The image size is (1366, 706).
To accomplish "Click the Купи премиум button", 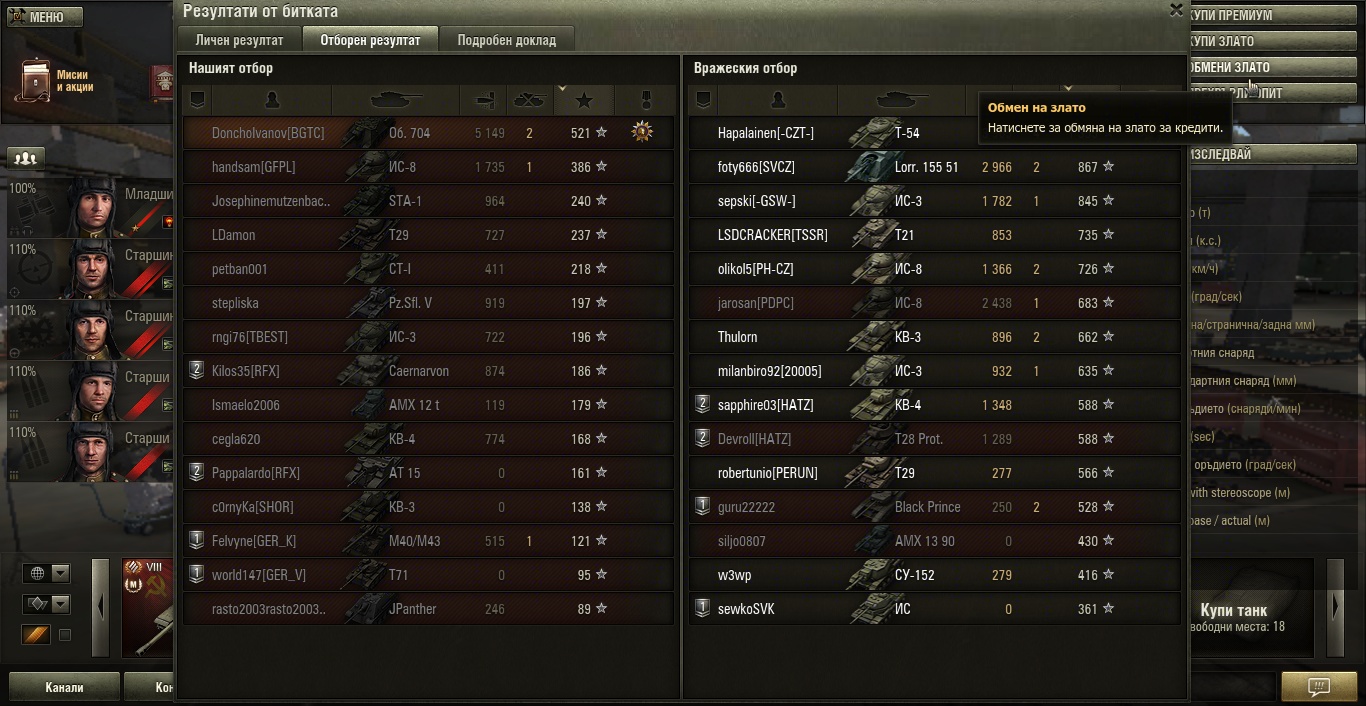I will point(1270,16).
